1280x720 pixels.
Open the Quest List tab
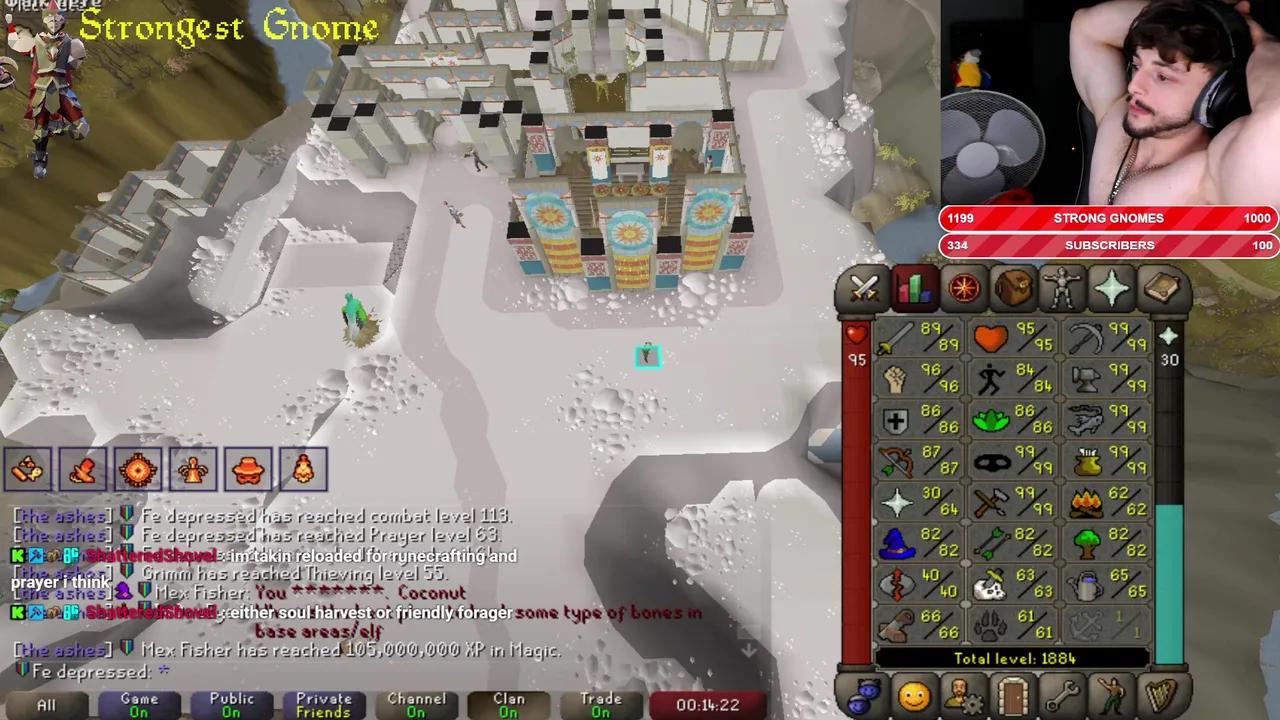point(962,289)
